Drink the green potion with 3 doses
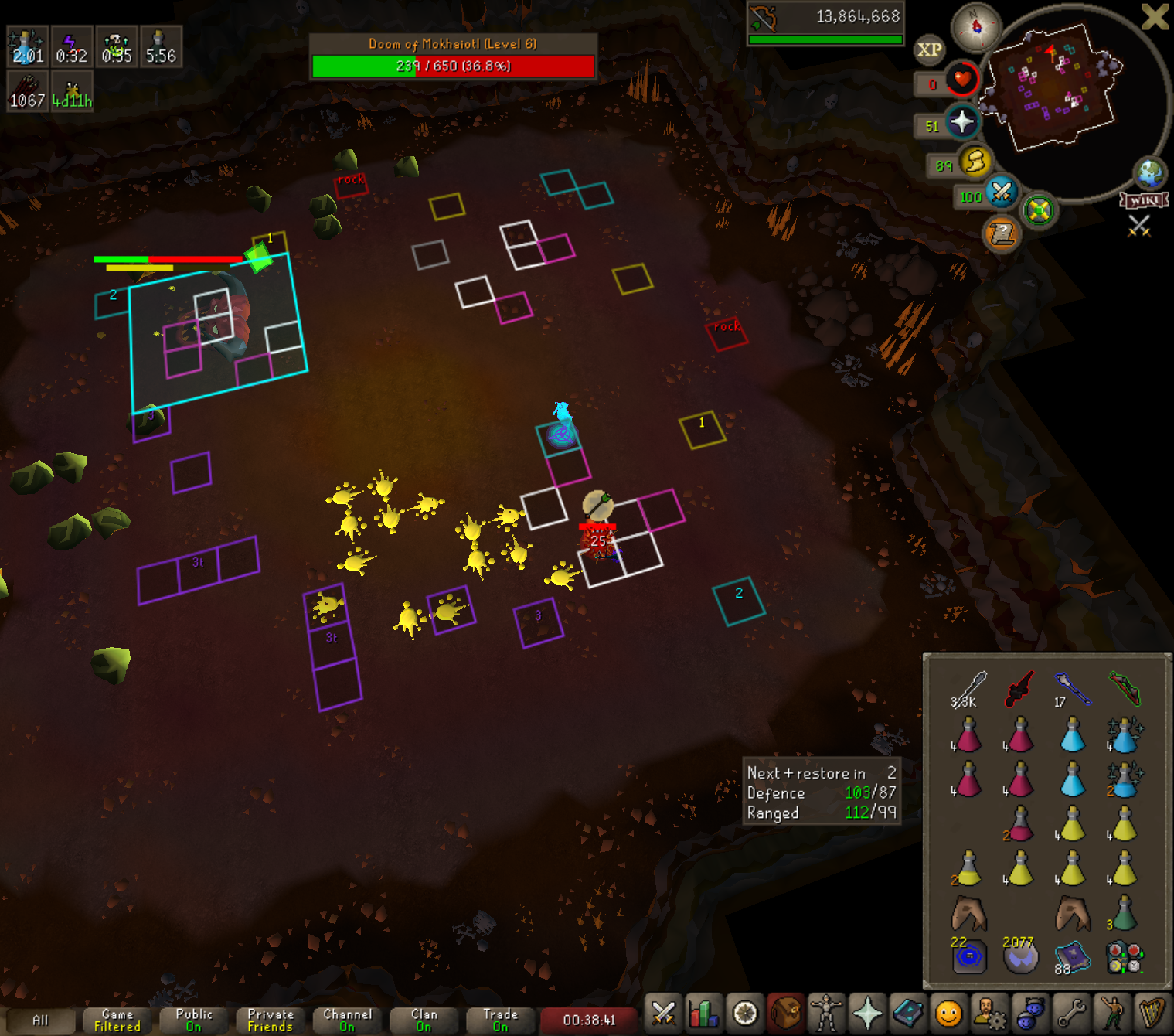 pyautogui.click(x=1124, y=913)
